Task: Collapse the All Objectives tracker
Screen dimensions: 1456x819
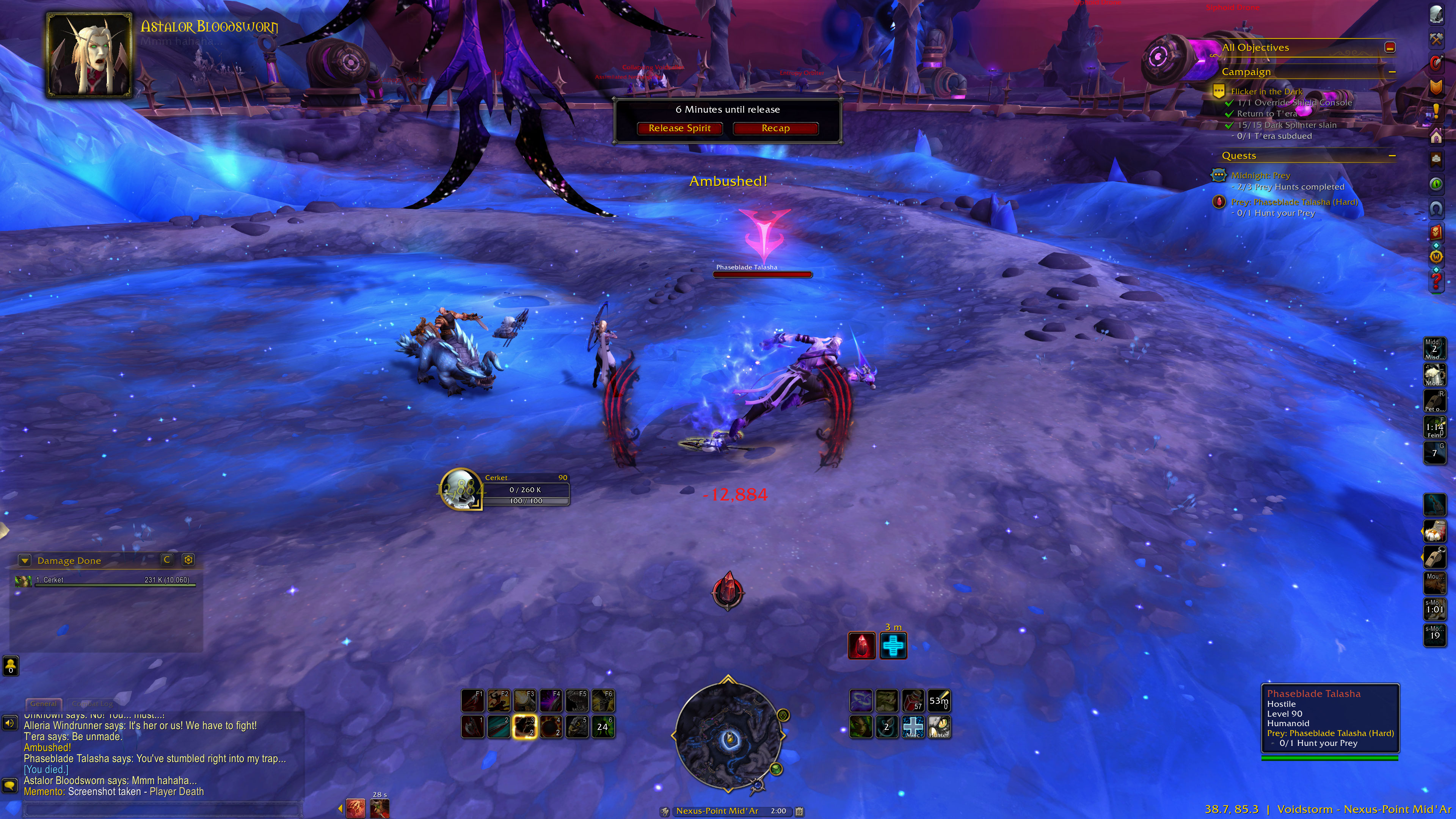Action: point(1390,47)
